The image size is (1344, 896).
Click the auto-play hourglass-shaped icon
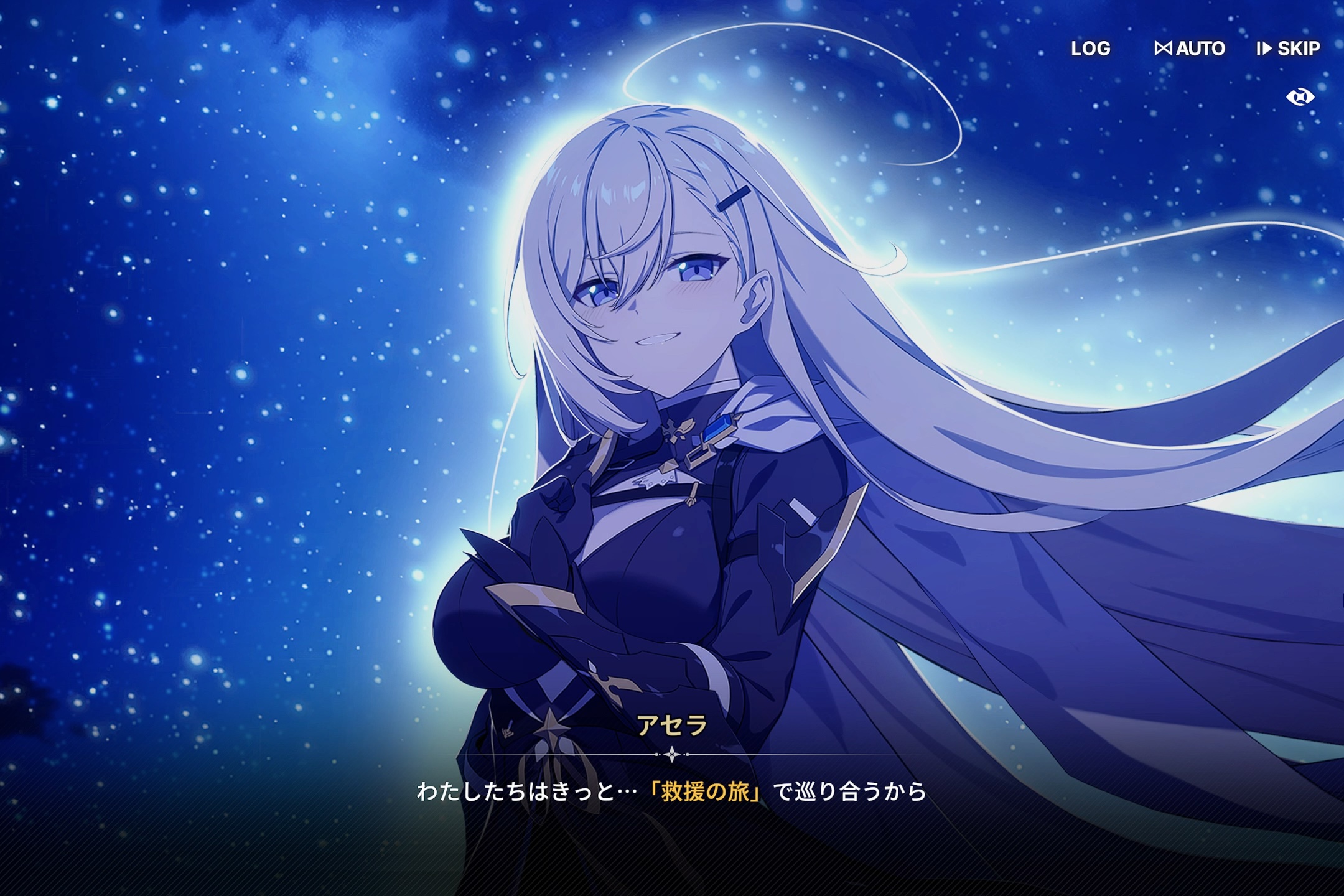pos(1165,49)
